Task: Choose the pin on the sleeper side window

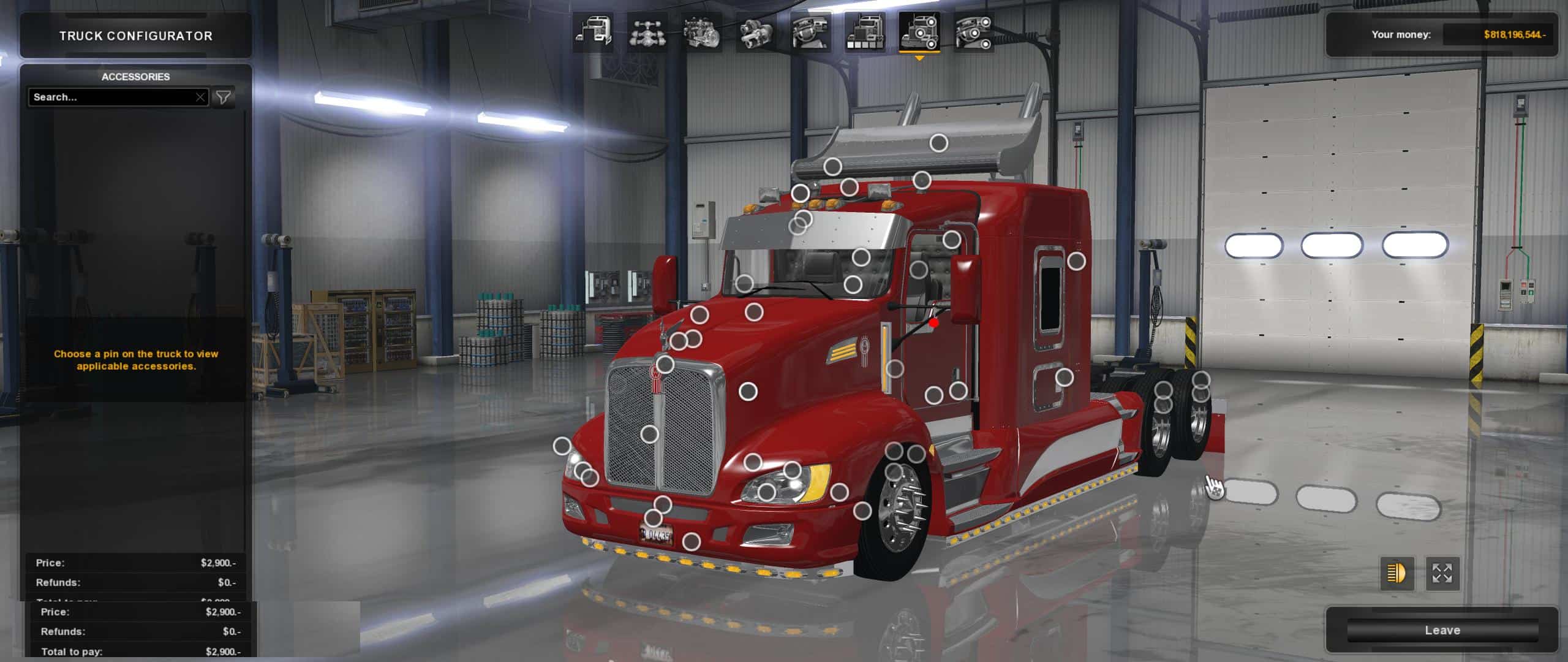Action: (1076, 261)
